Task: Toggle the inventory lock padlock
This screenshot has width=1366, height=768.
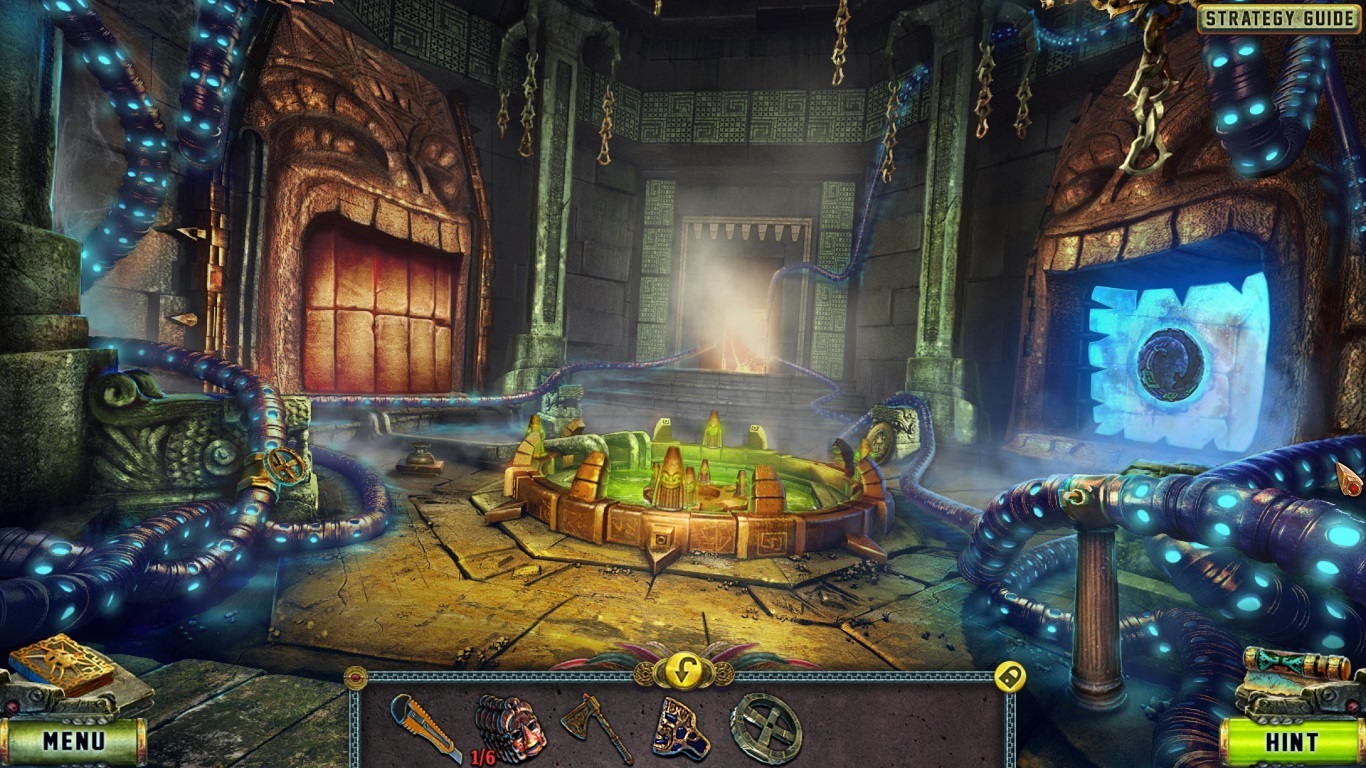Action: (1008, 677)
